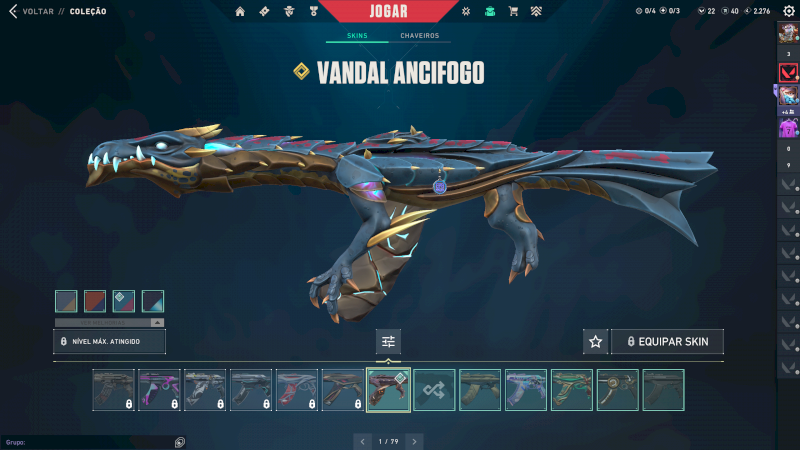The image size is (800, 450).
Task: Select the Skins tab
Action: pyautogui.click(x=357, y=36)
